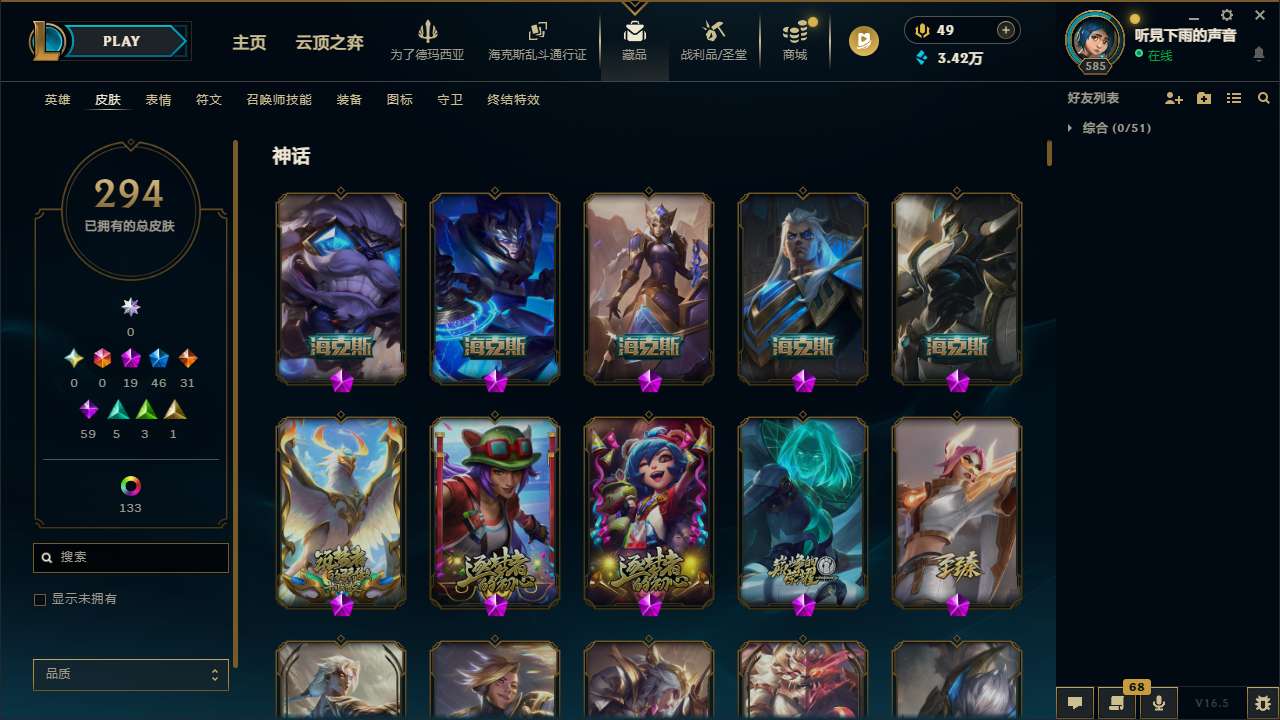
Task: Open the missions scroll icon showing 68 badge
Action: click(x=1117, y=701)
